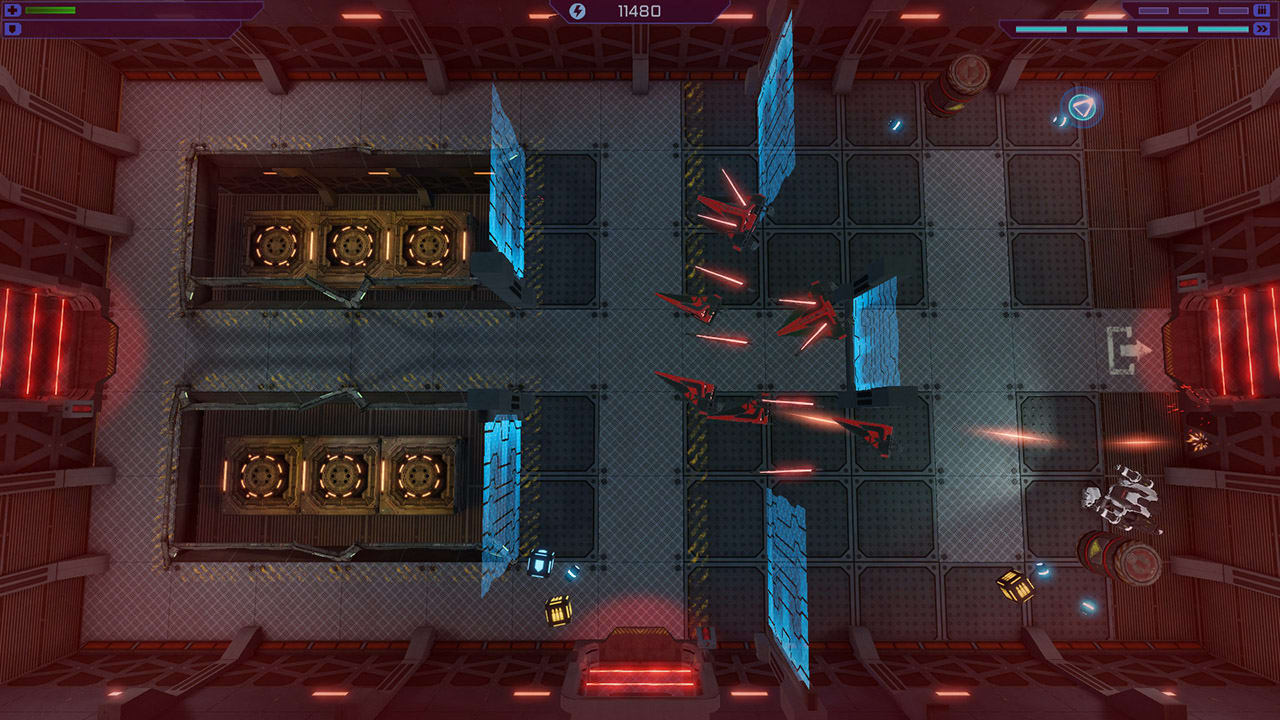Viewport: 1280px width, 720px height.
Task: Click the last cyan energy segment top-right
Action: pos(1223,28)
